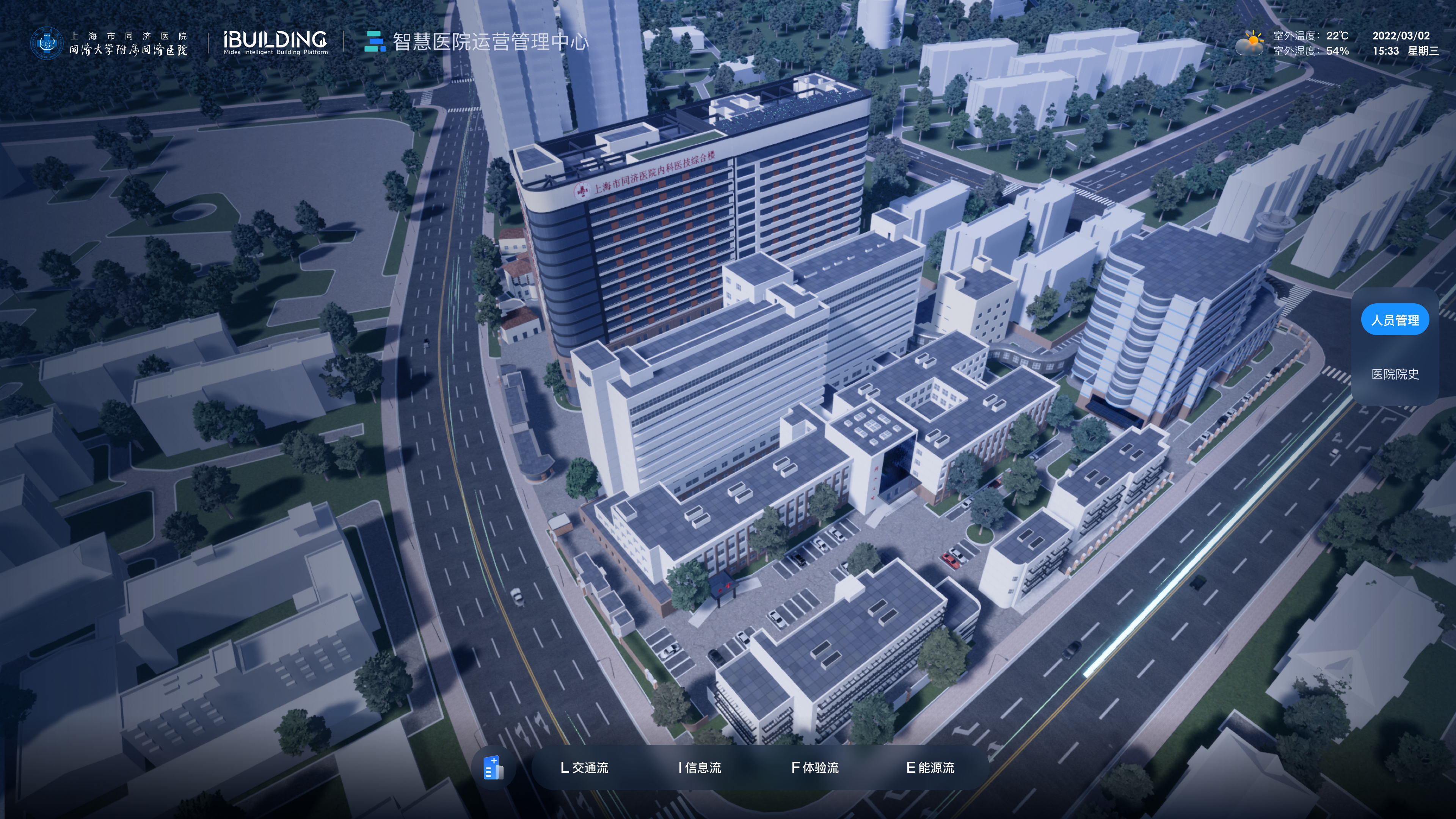Open the I 信息流 tab
This screenshot has height=819, width=1456.
coord(699,767)
